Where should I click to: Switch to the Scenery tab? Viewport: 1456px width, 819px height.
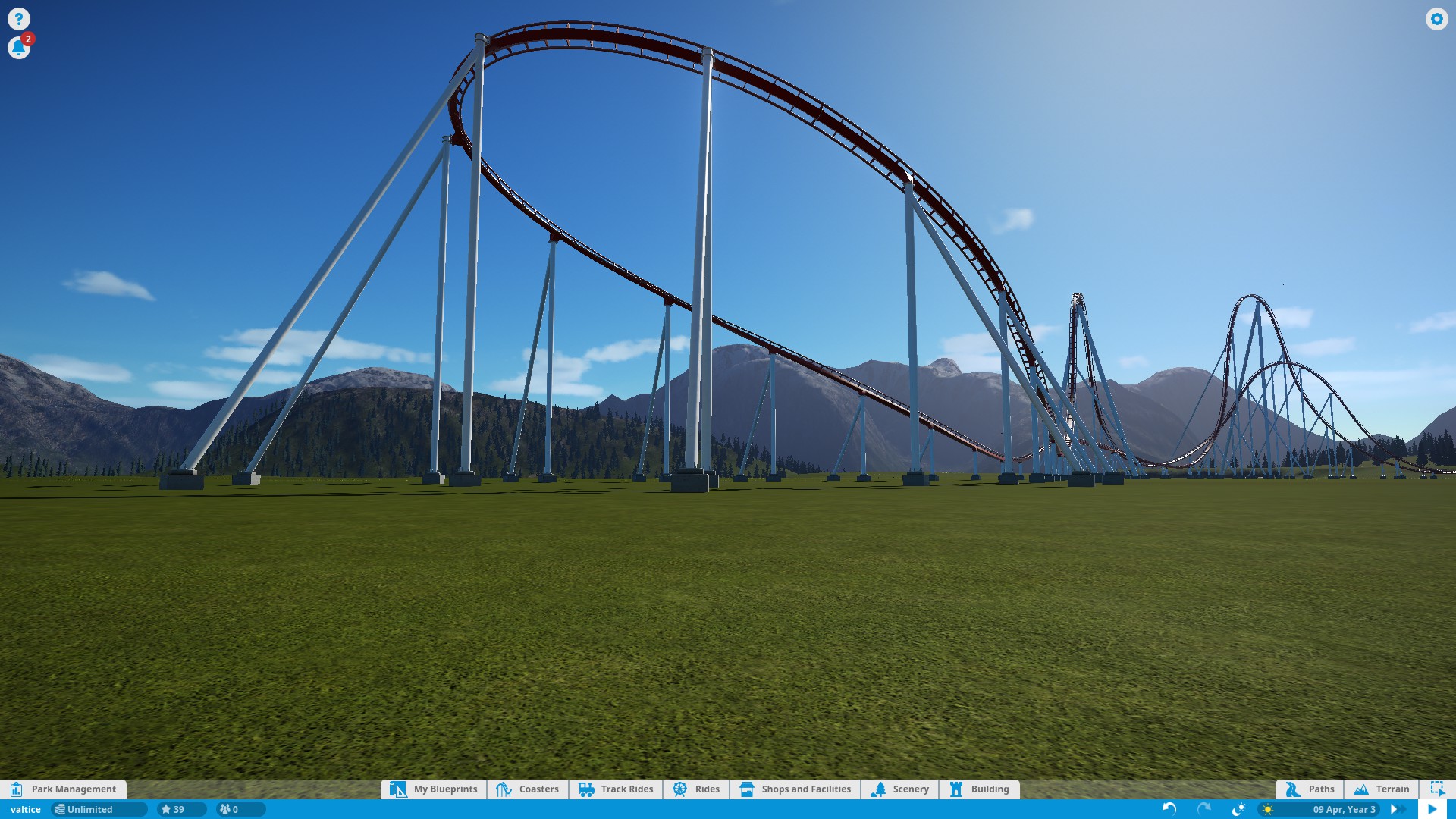point(900,789)
